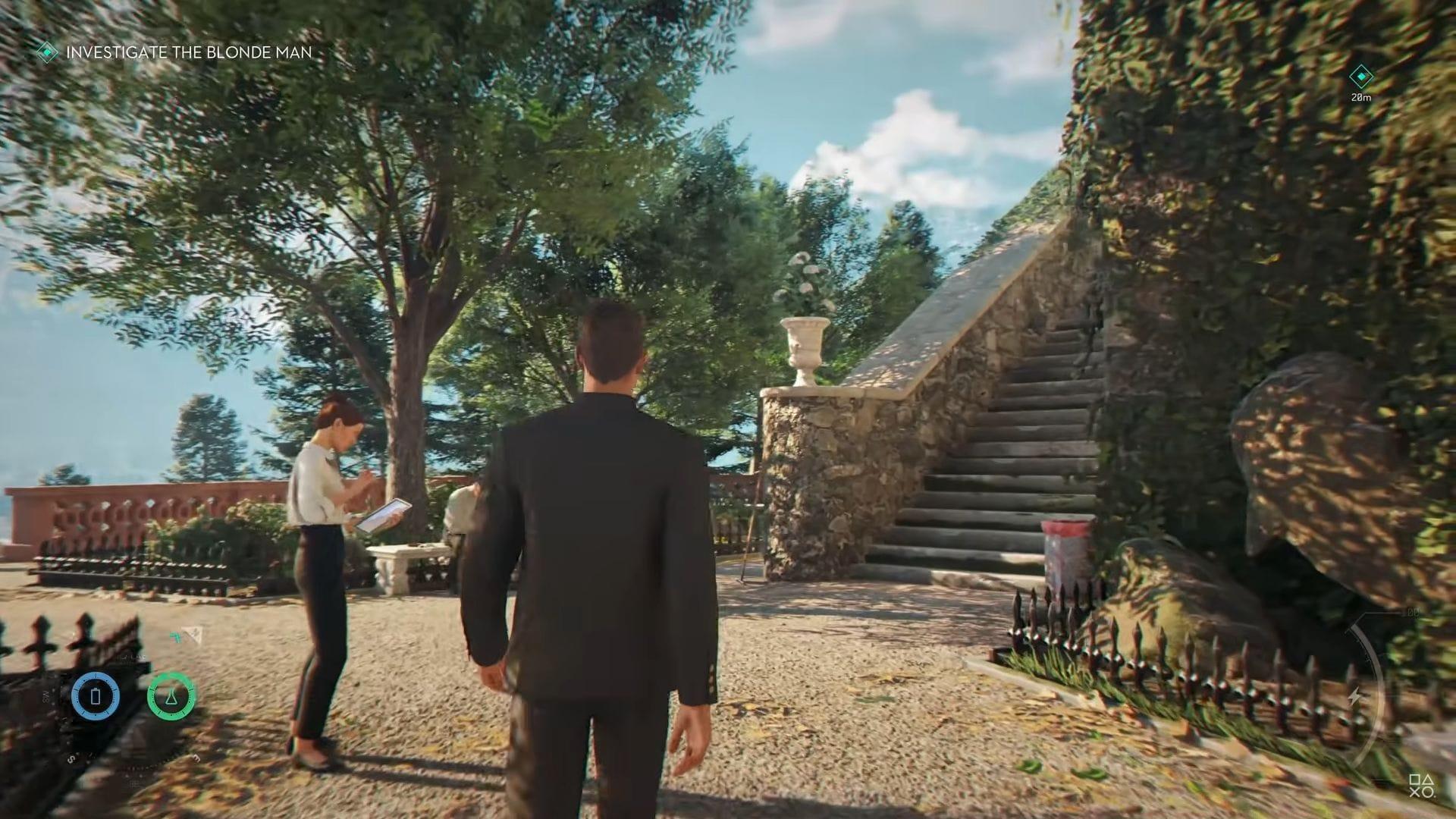
Task: Click the green compass direction arrow
Action: (177, 635)
